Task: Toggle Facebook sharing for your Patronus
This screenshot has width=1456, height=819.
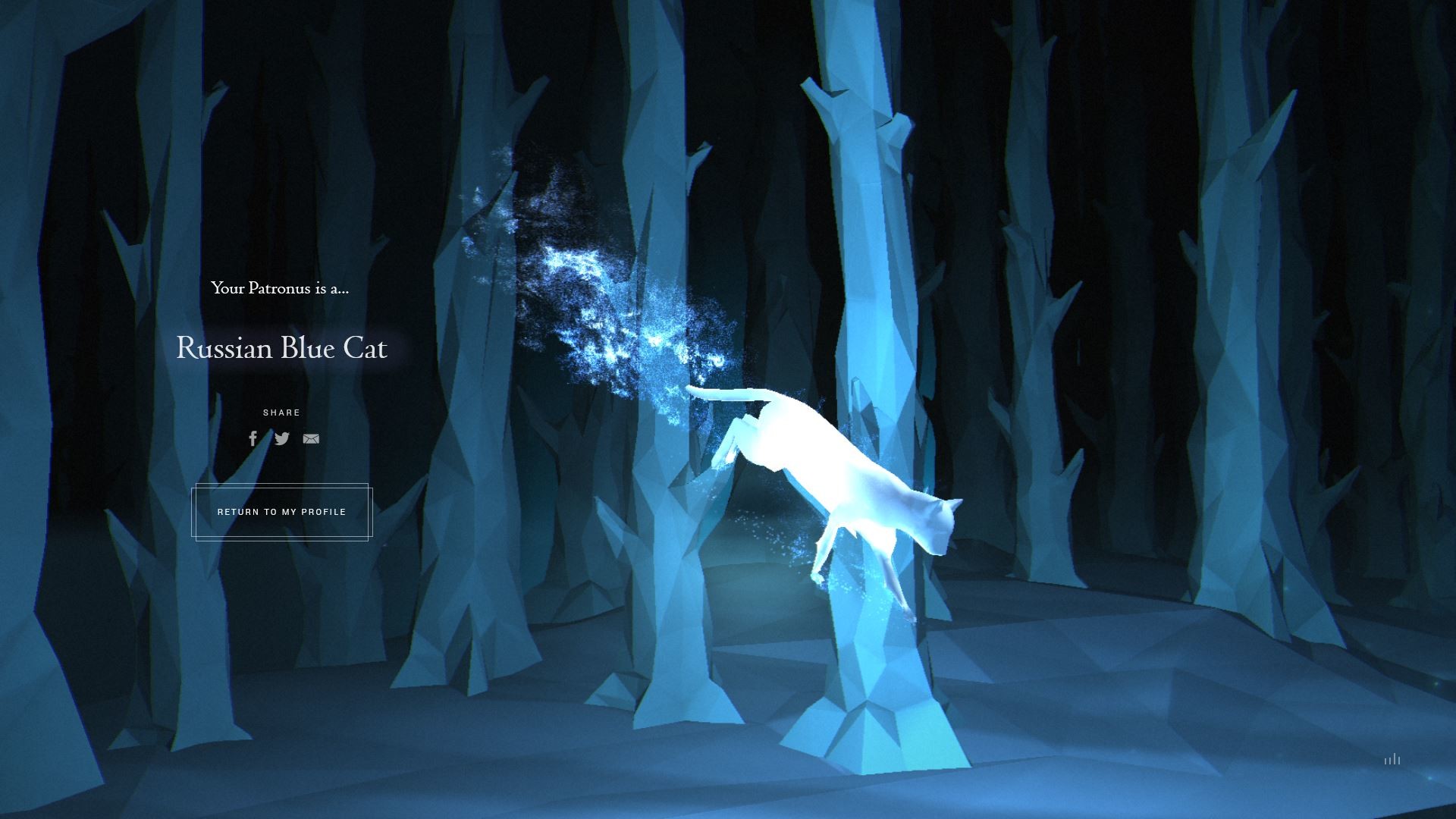Action: pyautogui.click(x=253, y=438)
